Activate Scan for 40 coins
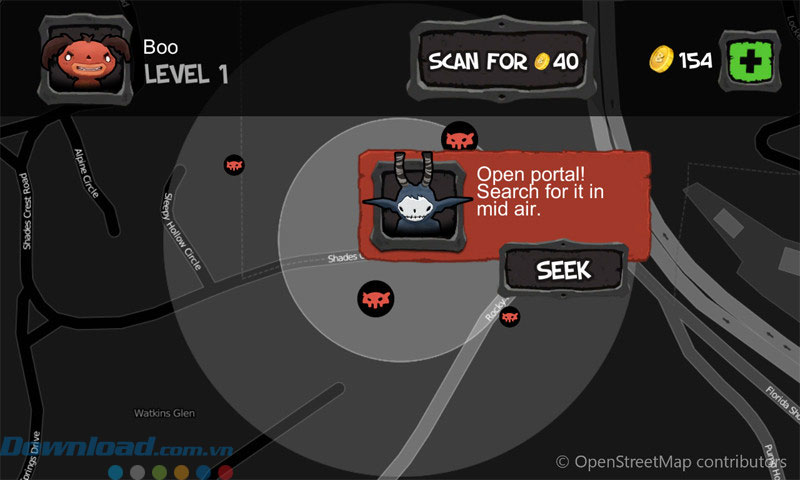Screen dimensions: 800x480 tap(503, 61)
